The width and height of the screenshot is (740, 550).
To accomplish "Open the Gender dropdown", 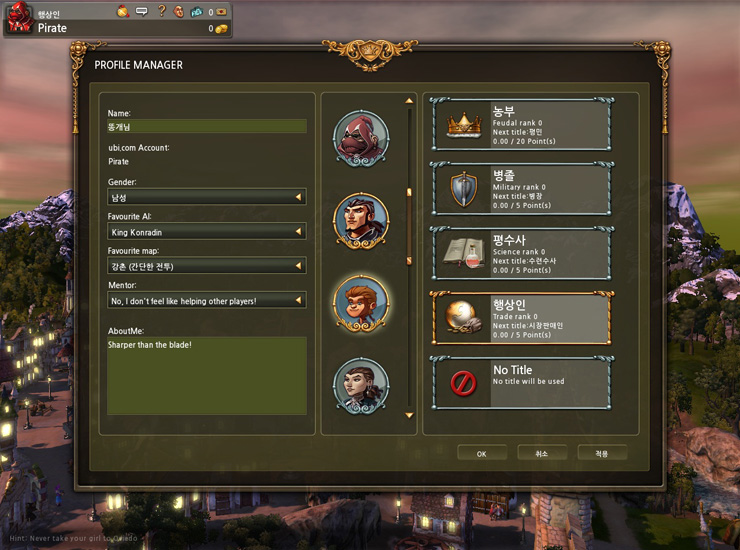I will point(207,197).
